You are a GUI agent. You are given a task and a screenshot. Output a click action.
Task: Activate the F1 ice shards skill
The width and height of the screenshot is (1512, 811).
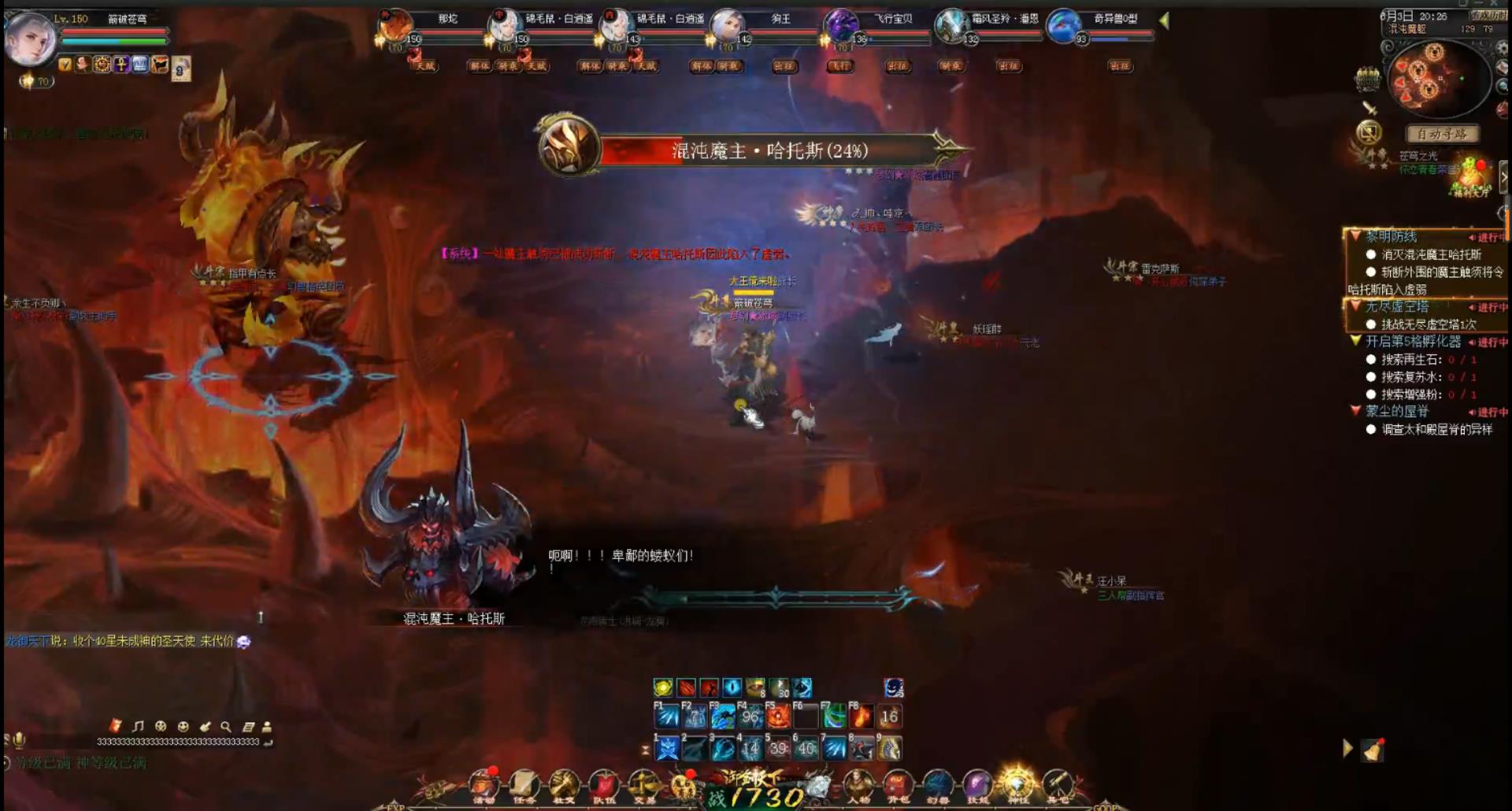(x=667, y=717)
